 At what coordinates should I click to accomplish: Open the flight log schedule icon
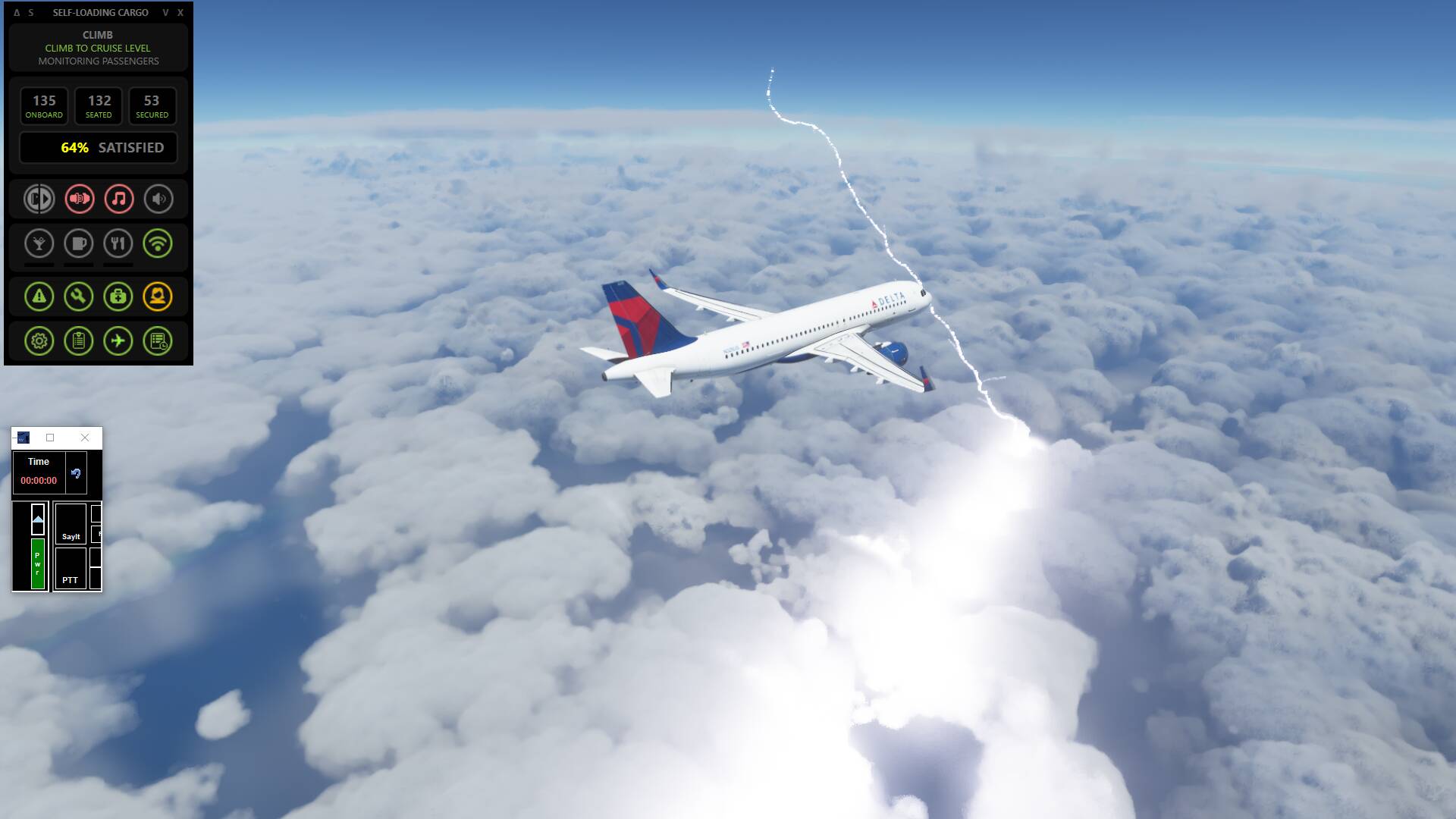point(158,341)
